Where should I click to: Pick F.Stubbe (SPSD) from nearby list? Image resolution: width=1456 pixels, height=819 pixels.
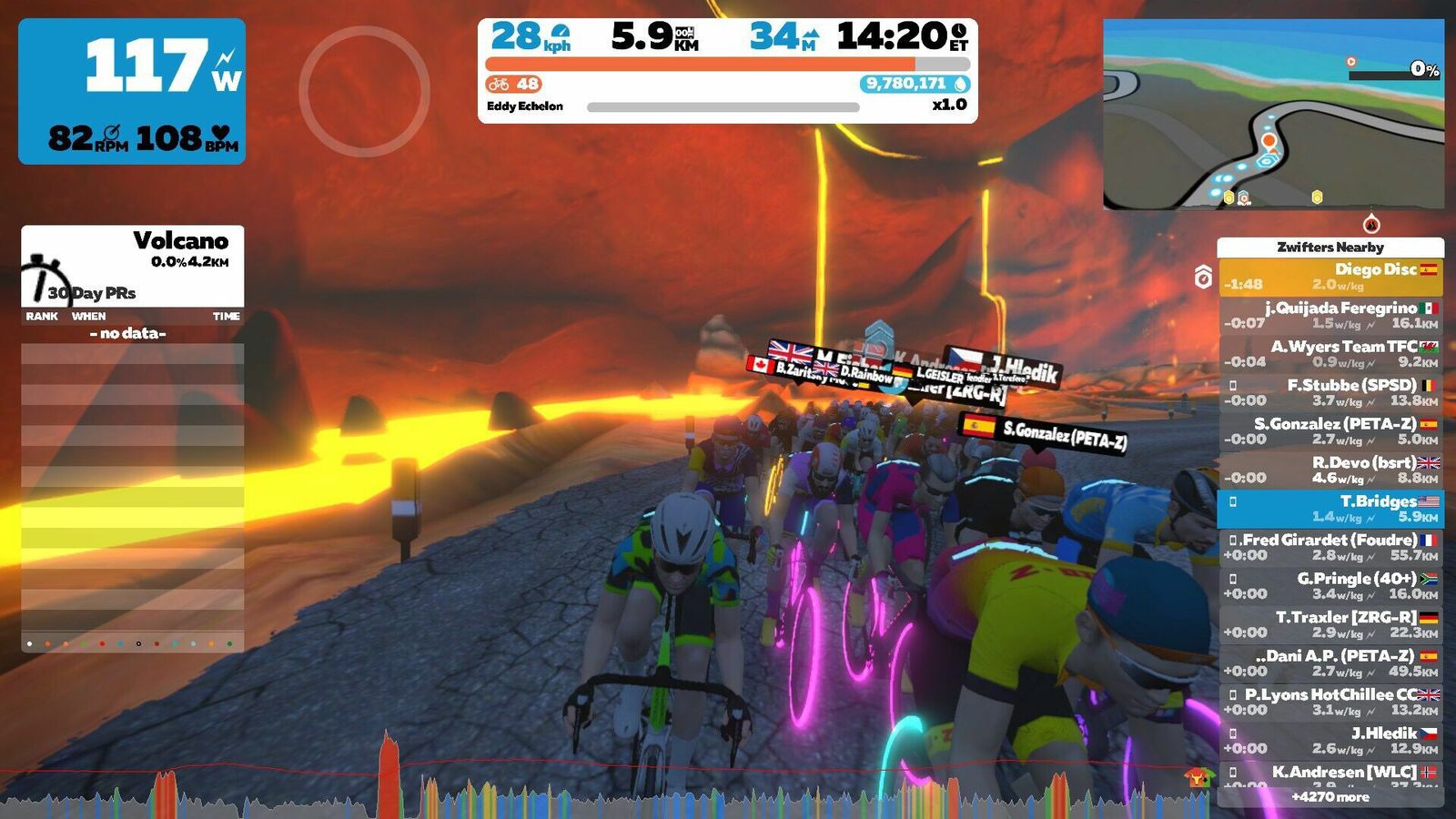point(1330,392)
